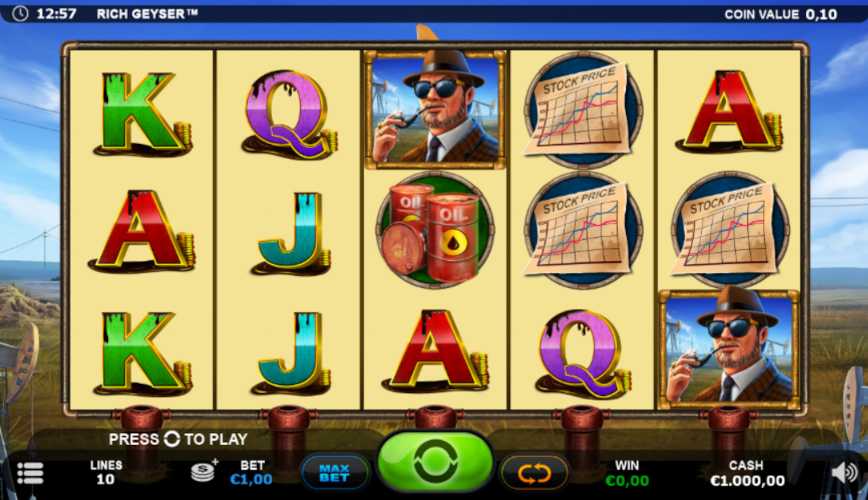Toggle sound with the speaker icon
The width and height of the screenshot is (868, 500).
pyautogui.click(x=844, y=473)
